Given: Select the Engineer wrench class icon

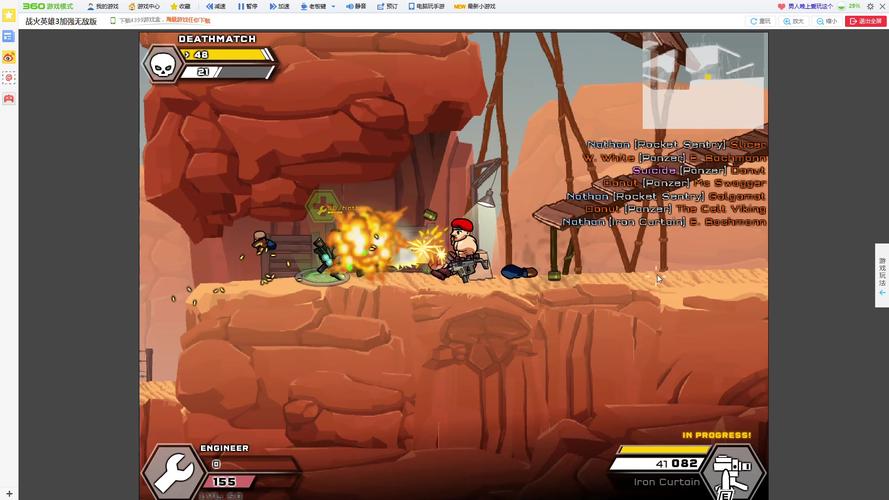Looking at the screenshot, I should pos(170,472).
